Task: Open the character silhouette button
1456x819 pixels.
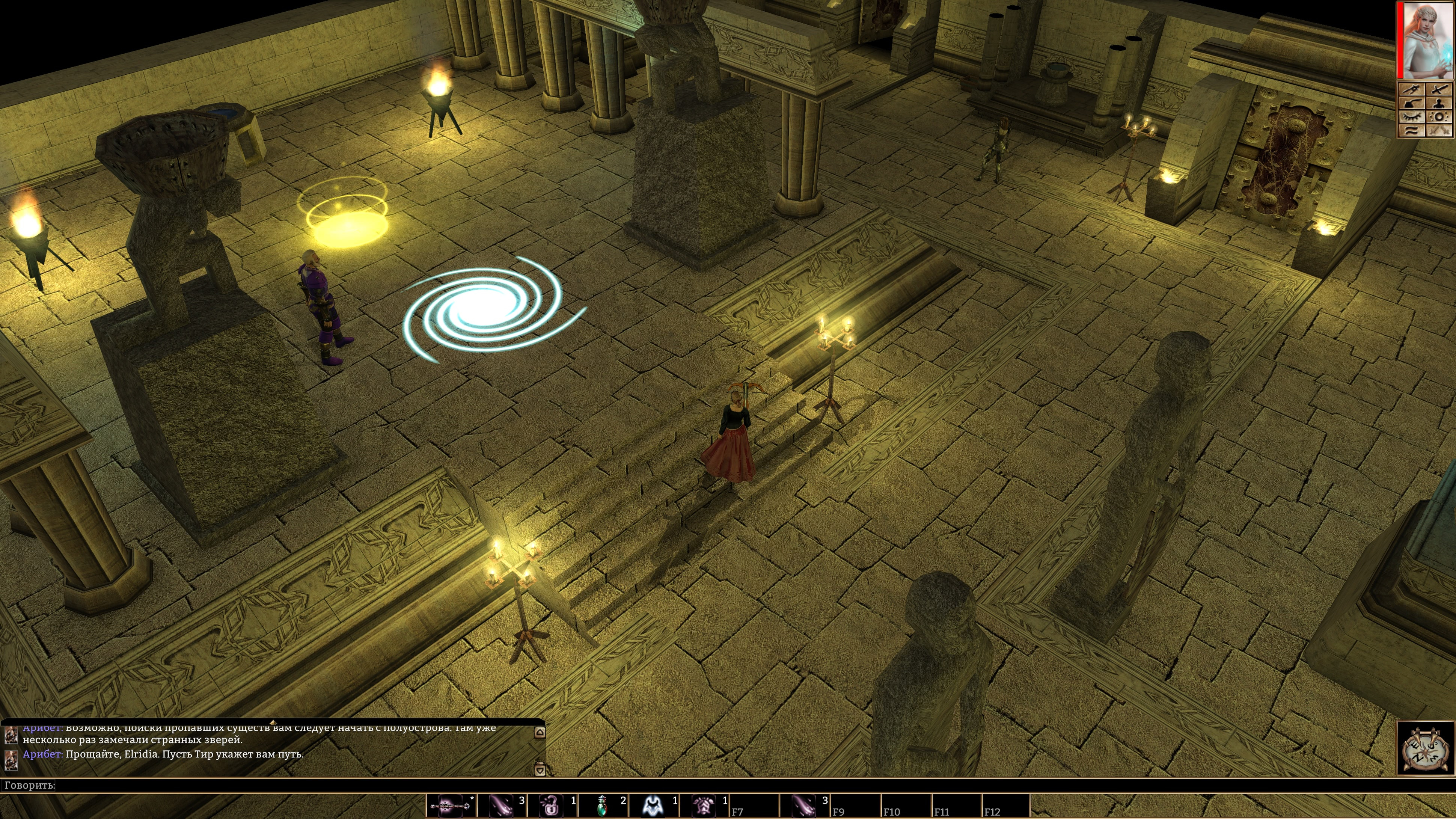Action: tap(1439, 103)
